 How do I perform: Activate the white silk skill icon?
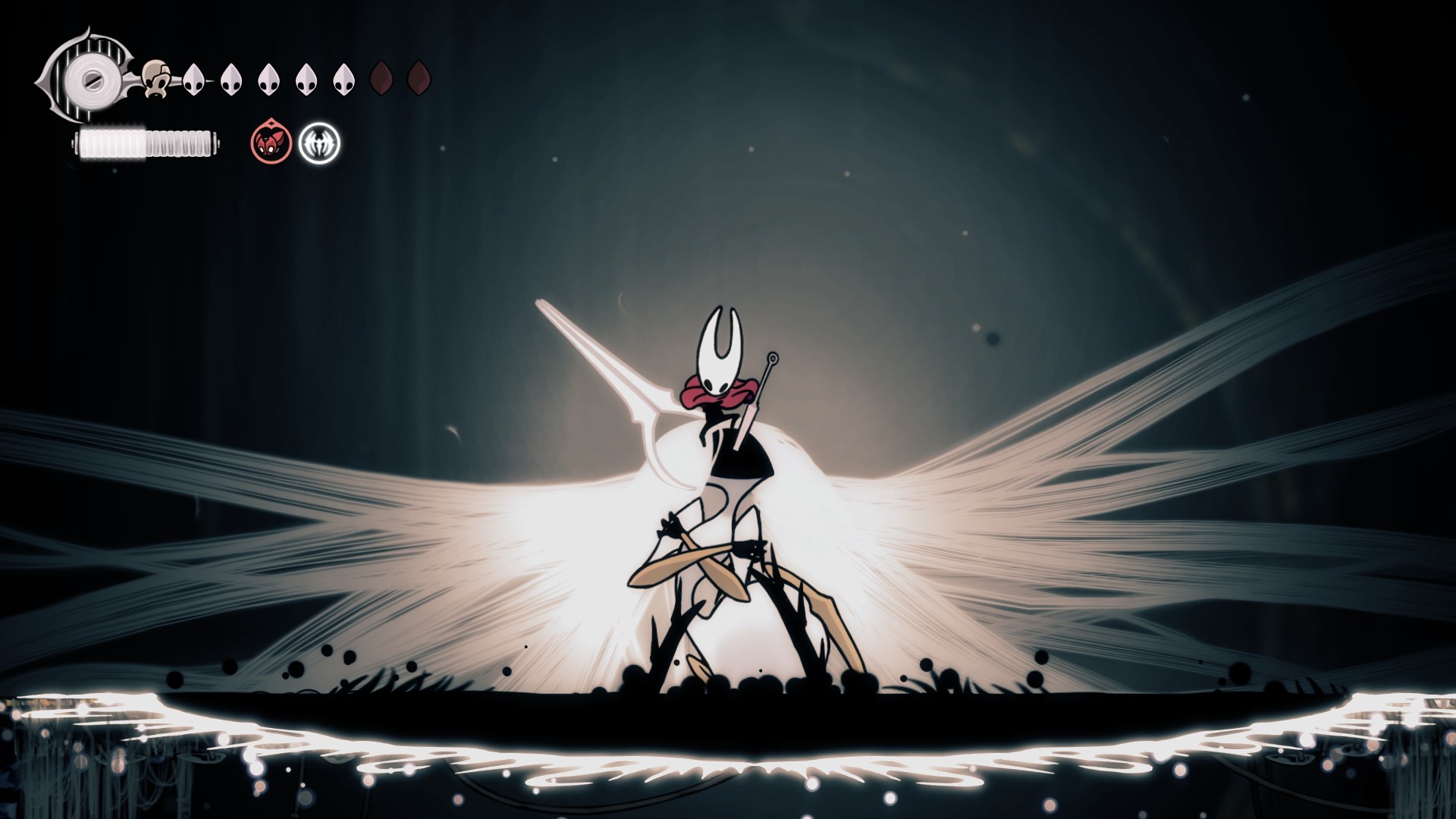[x=319, y=143]
